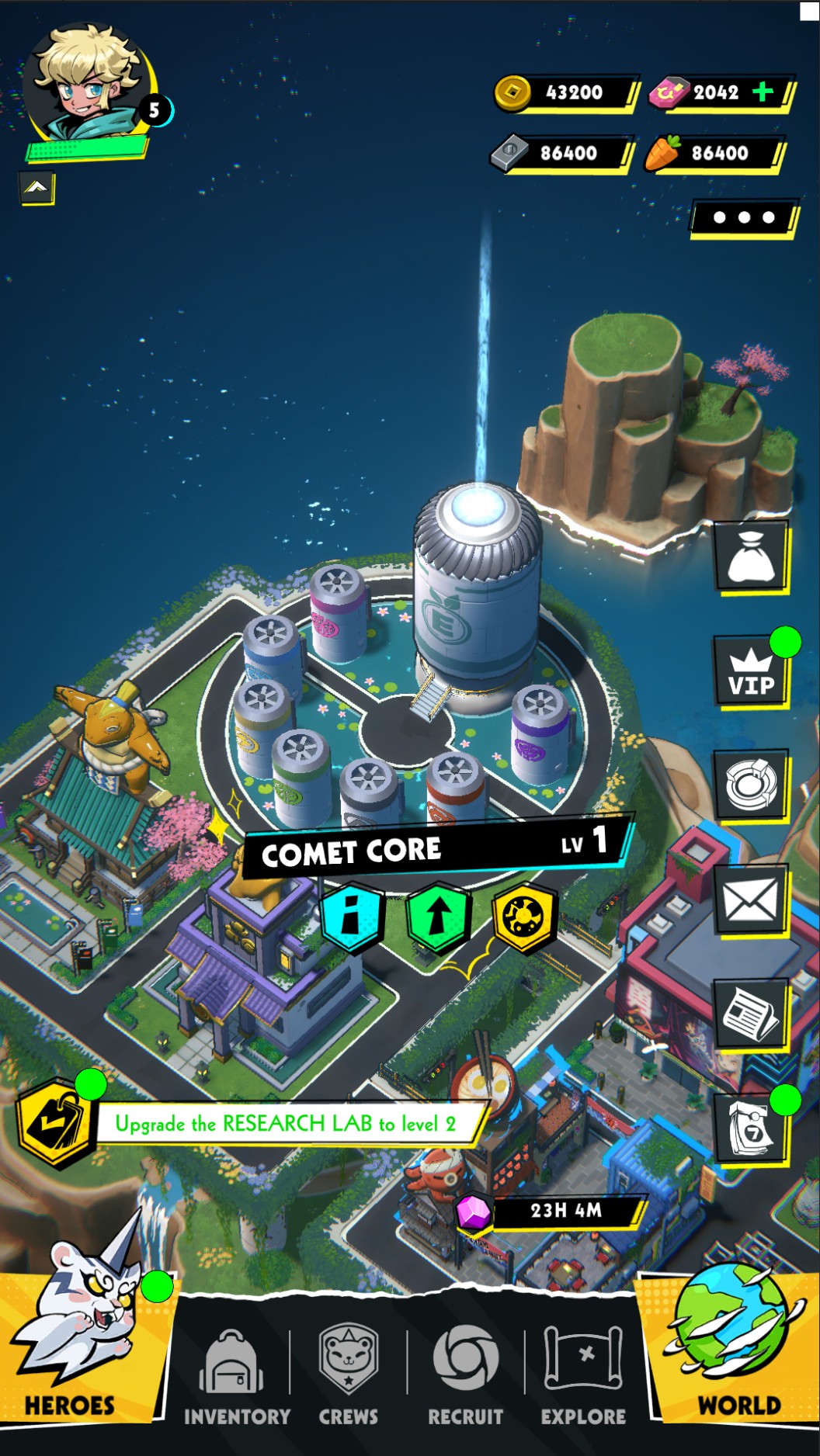The height and width of the screenshot is (1456, 820).
Task: Open the money bag shop icon
Action: click(x=750, y=556)
